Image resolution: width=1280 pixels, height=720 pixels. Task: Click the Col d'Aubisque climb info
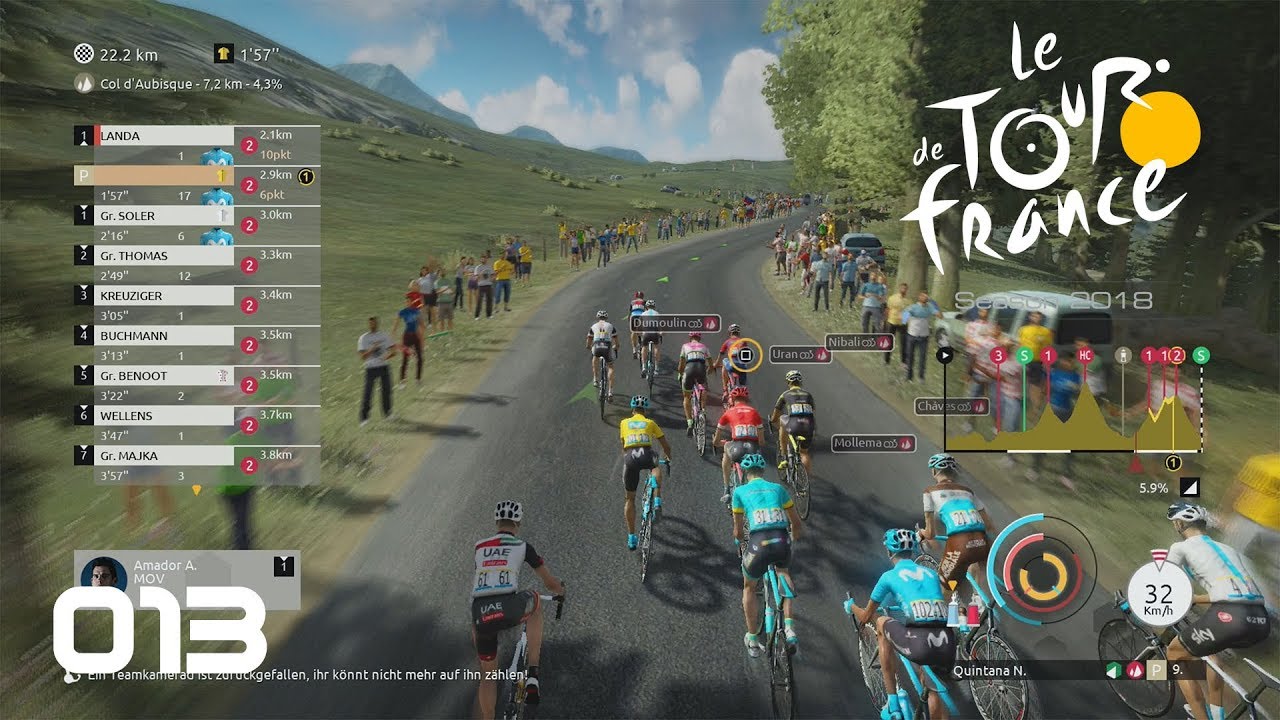coord(180,84)
